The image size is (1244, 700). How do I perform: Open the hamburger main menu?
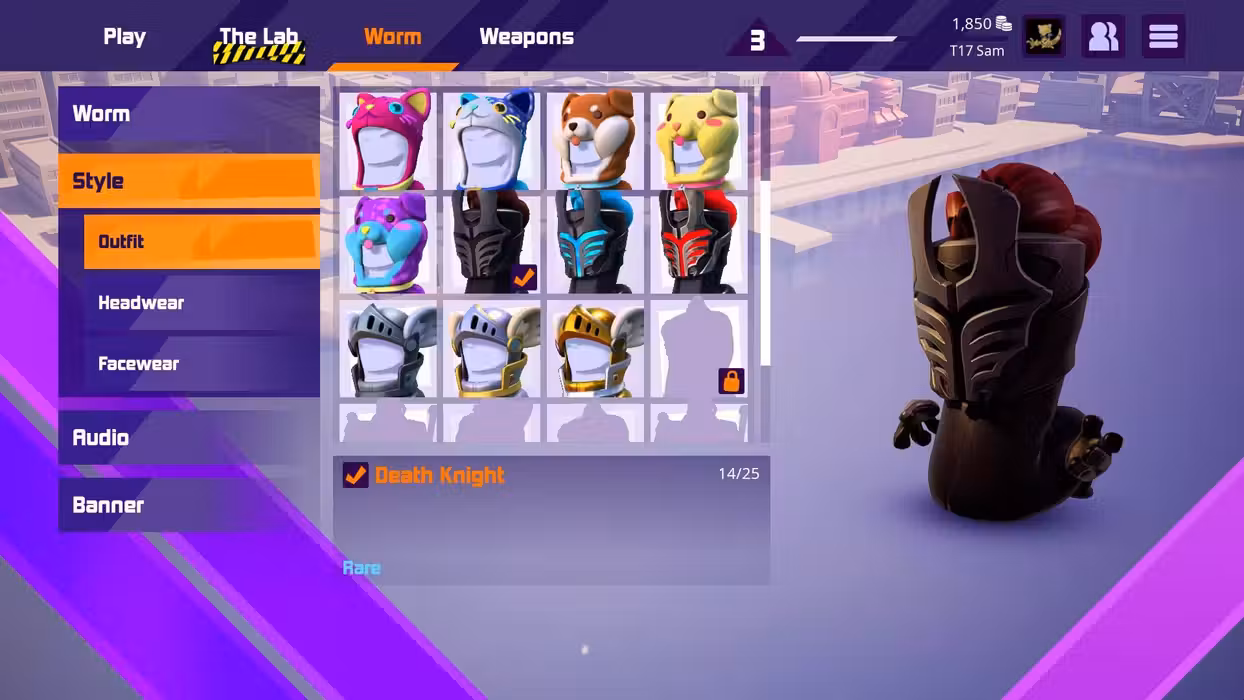click(x=1163, y=37)
